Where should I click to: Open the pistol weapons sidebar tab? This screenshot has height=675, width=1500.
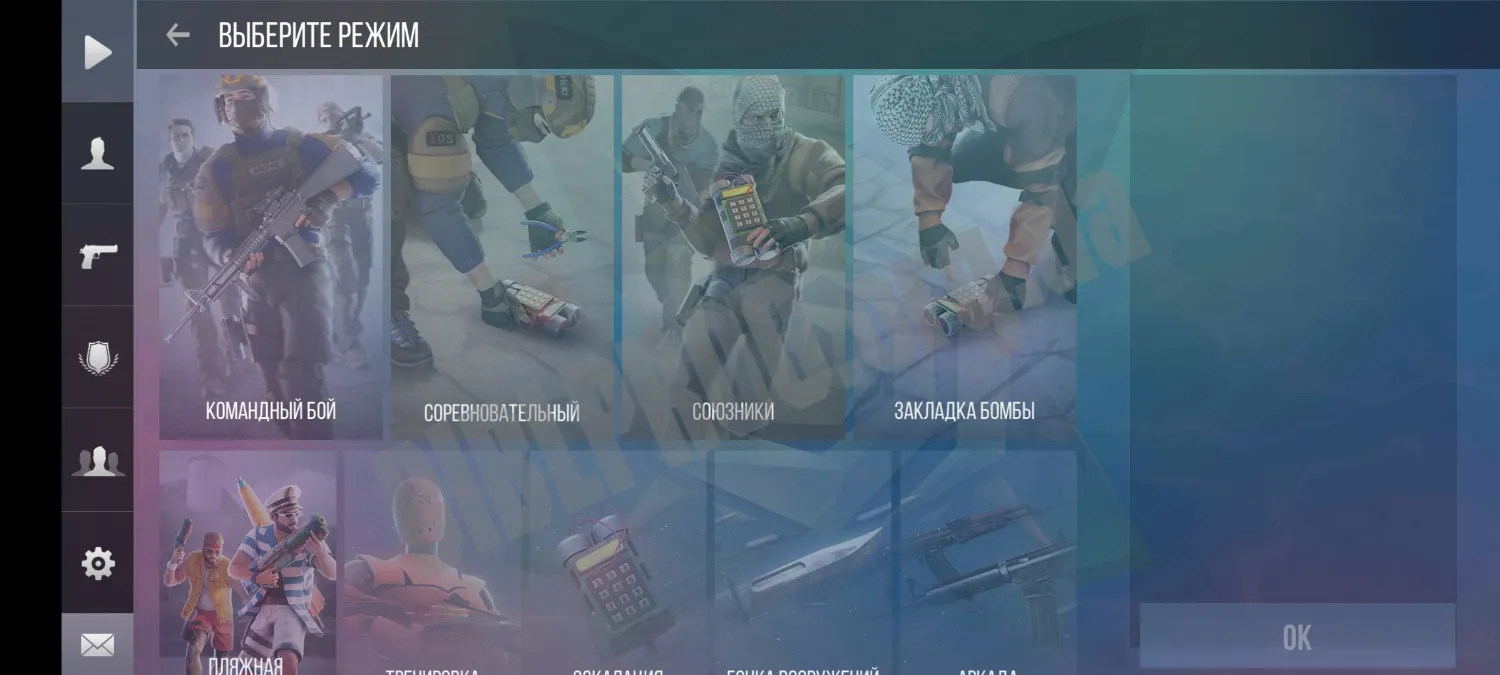[98, 256]
